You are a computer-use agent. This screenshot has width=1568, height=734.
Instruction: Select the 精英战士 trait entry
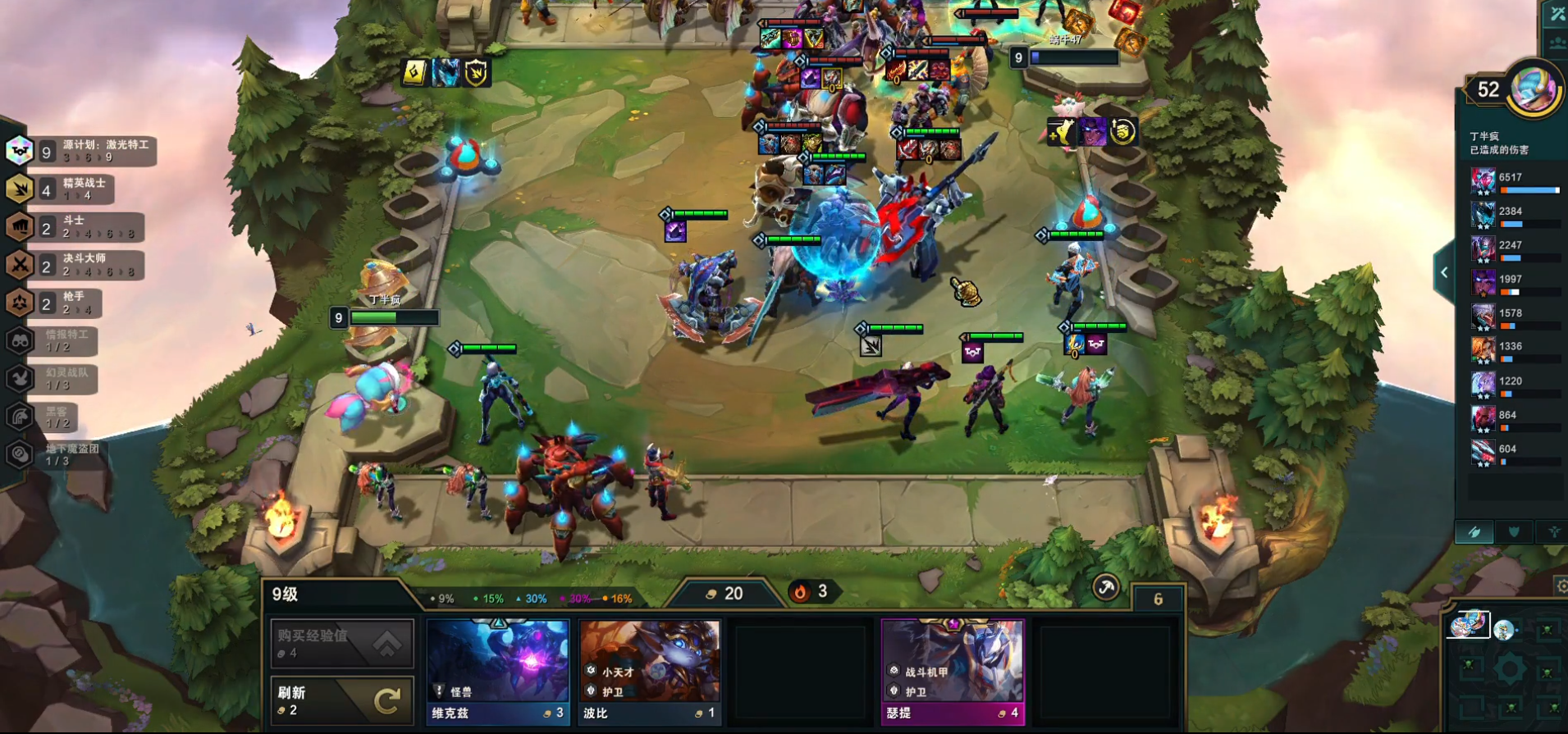[62, 189]
